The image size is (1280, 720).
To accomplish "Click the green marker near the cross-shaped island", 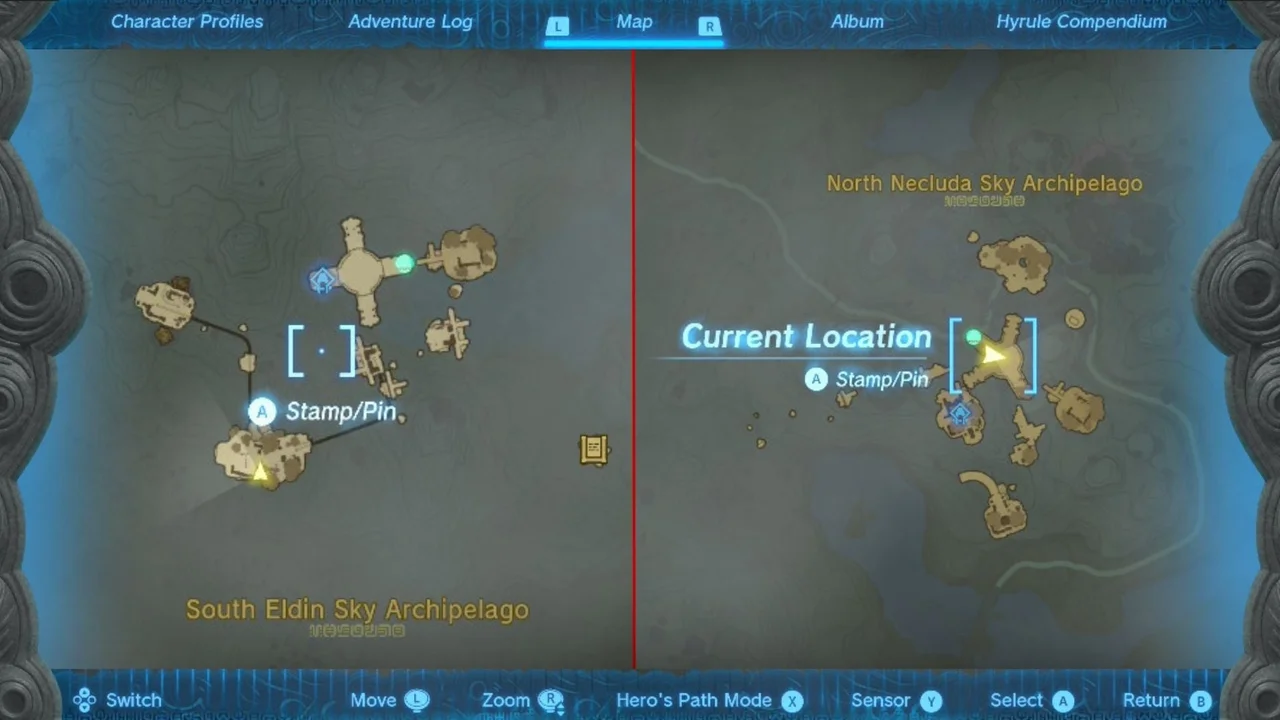I will point(403,263).
